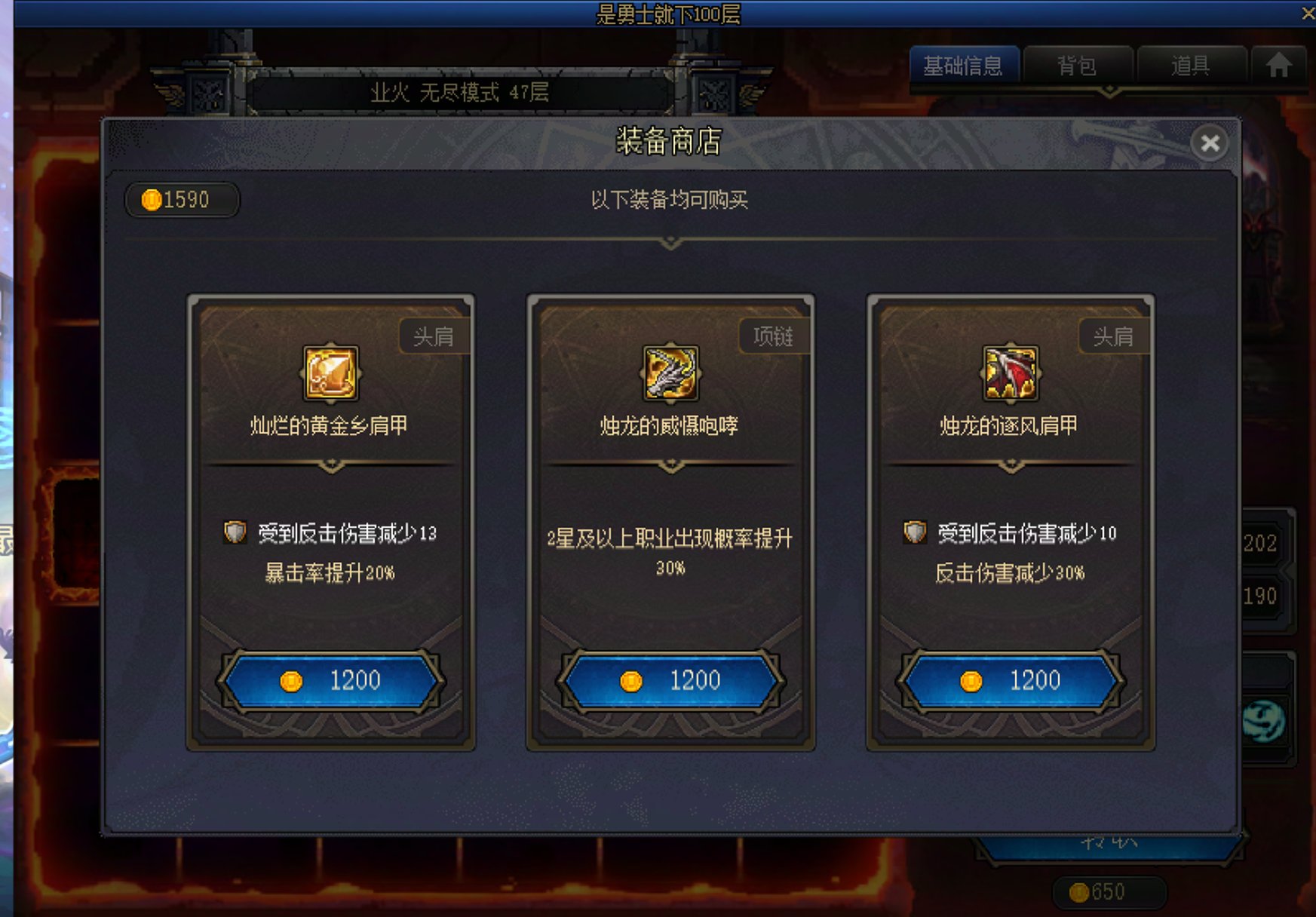Buy 烛龙的逐风肩甲 for 1200 coins
Screen dimensions: 1316x917
tap(1009, 679)
